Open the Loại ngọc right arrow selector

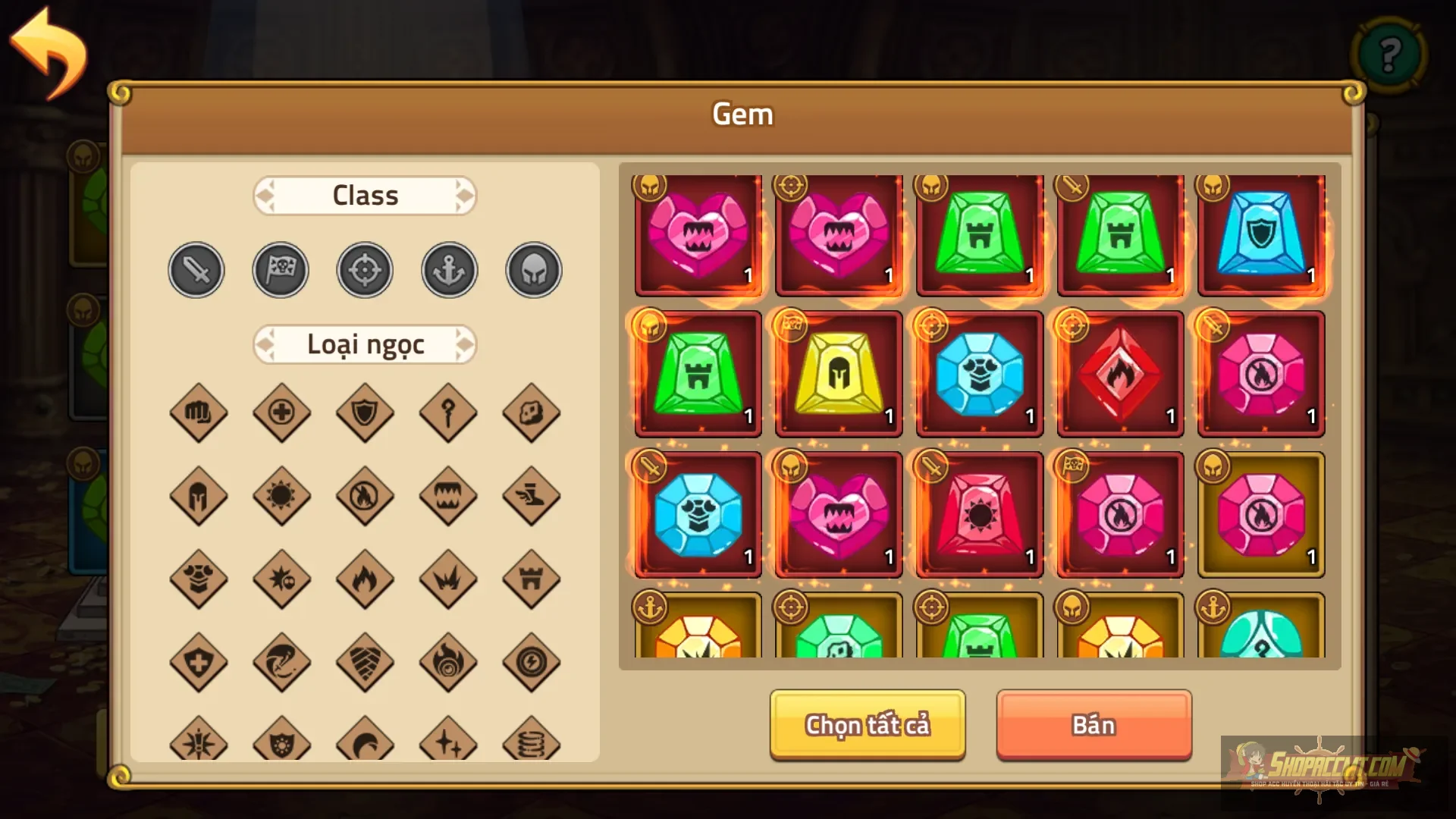tap(466, 344)
